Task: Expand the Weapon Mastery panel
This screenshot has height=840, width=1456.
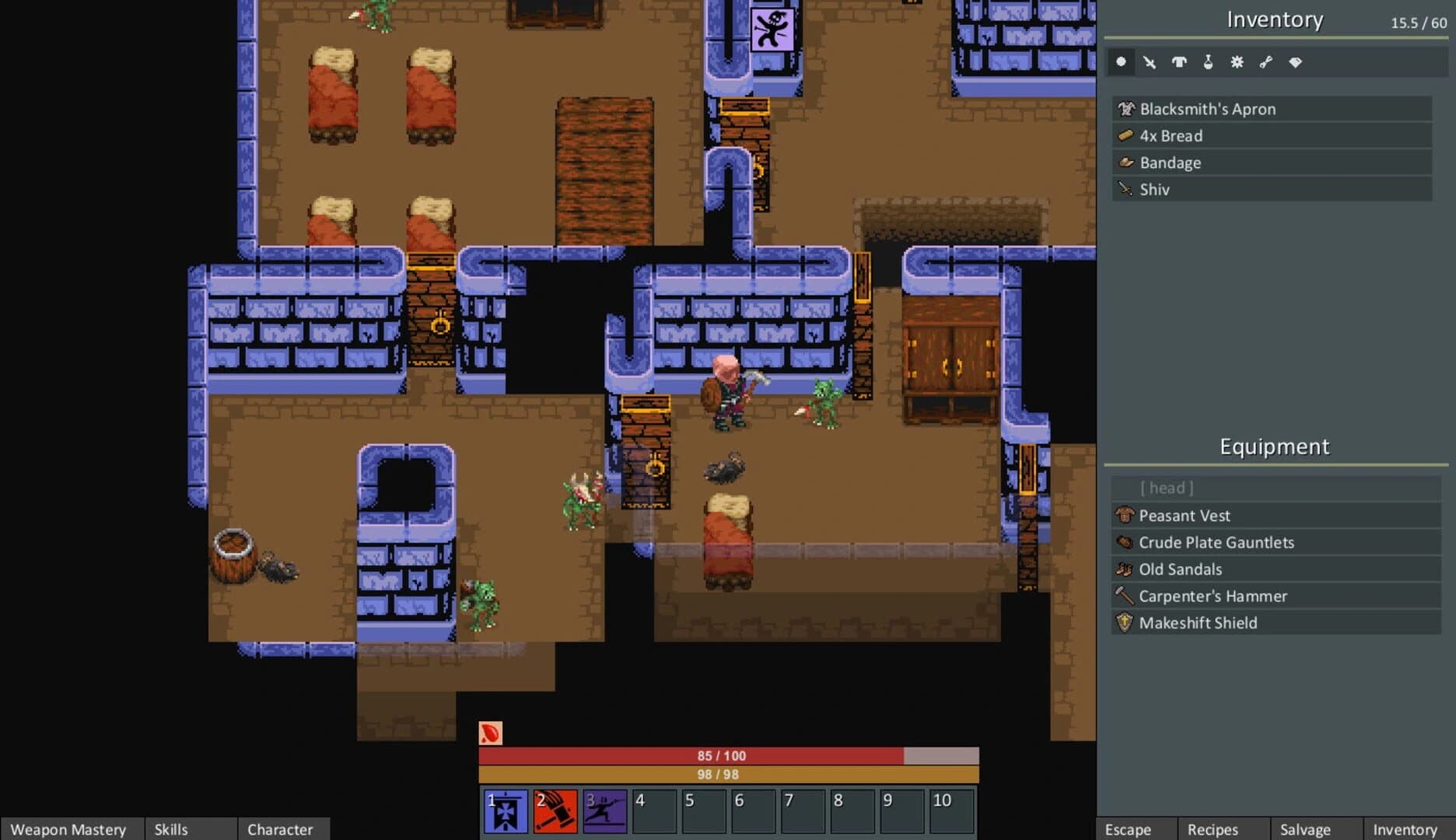Action: click(70, 829)
